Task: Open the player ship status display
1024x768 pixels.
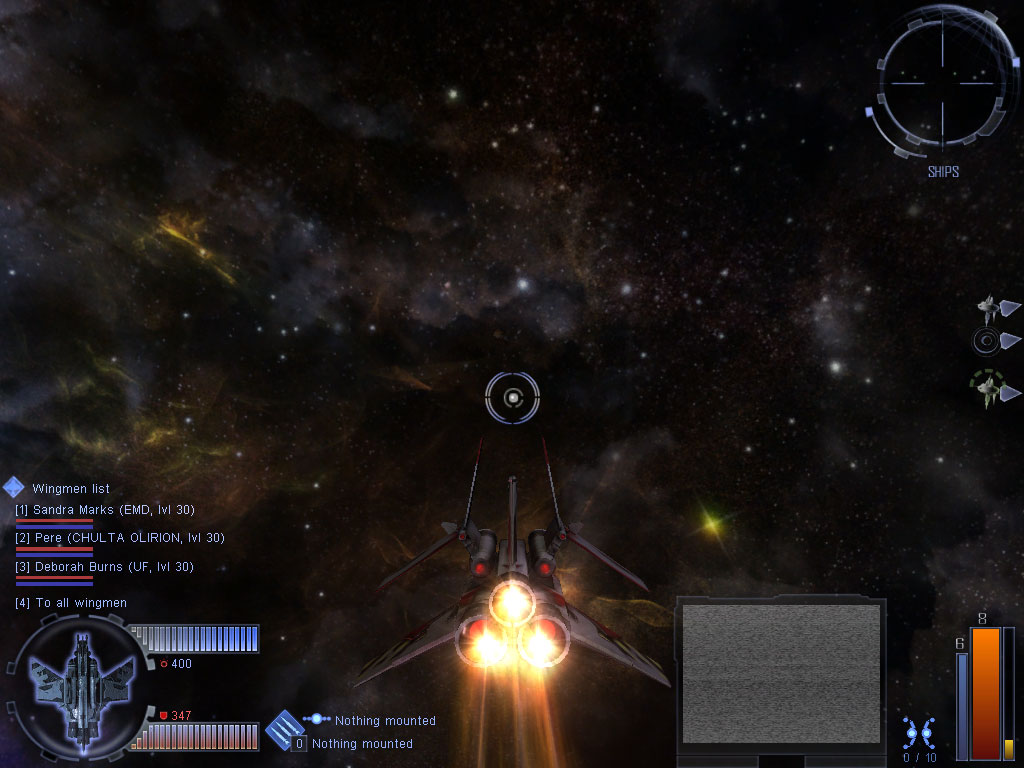Action: [x=77, y=687]
